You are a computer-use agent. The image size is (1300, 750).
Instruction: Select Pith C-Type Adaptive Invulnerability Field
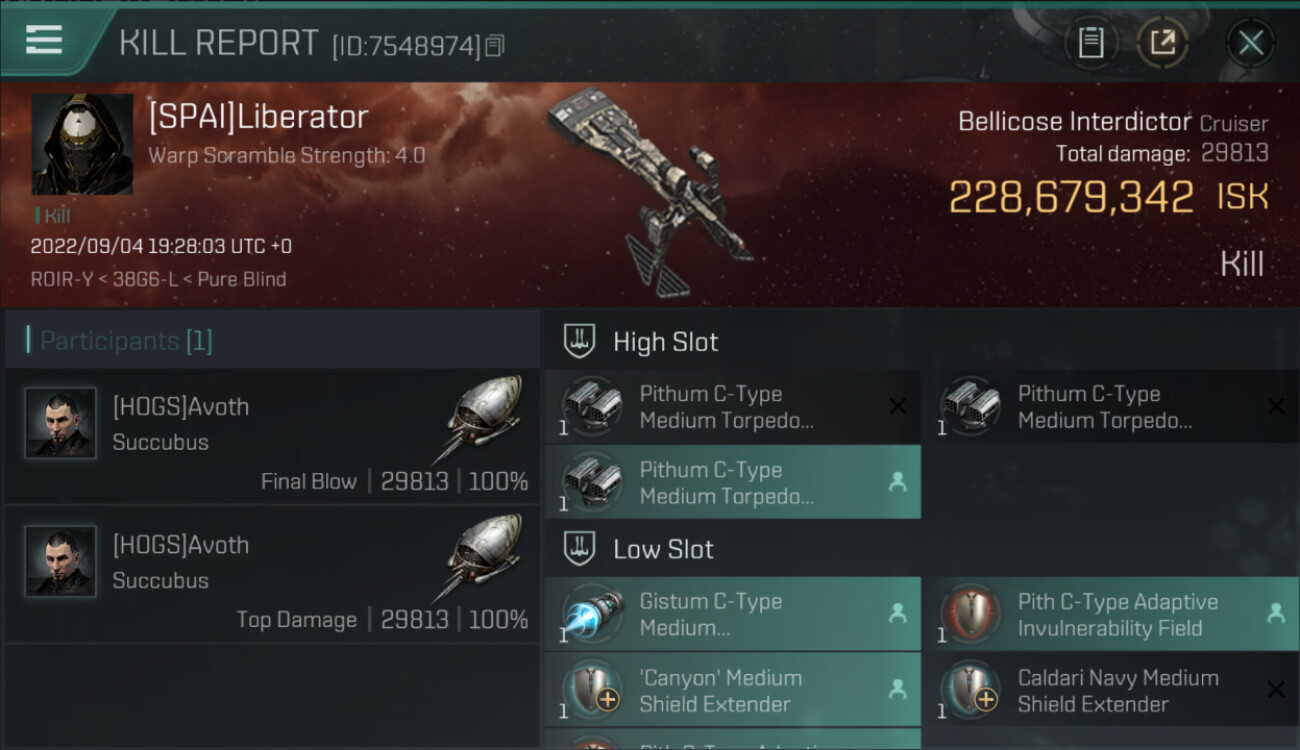(1110, 614)
